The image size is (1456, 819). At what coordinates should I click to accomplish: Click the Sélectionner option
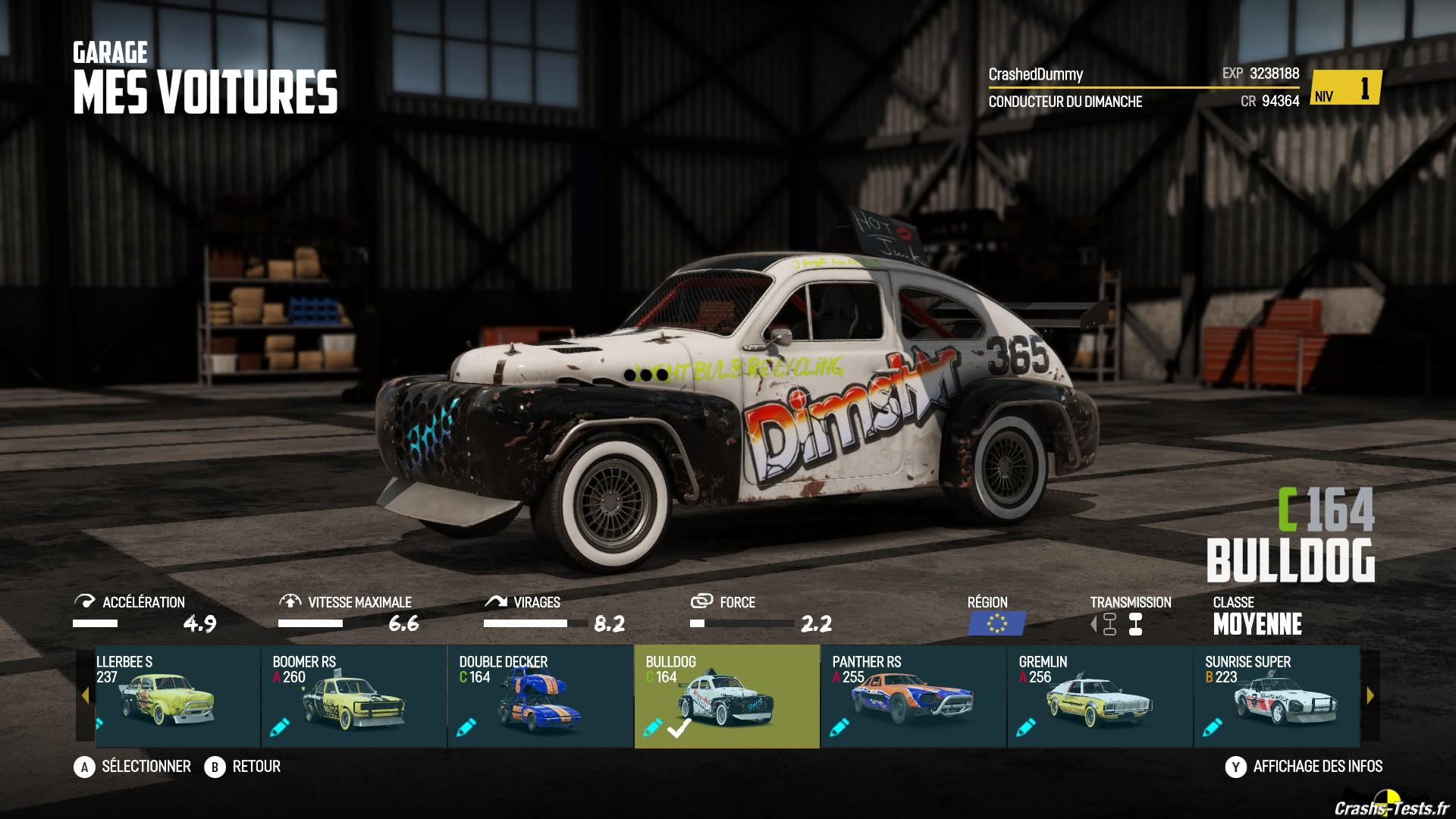133,767
